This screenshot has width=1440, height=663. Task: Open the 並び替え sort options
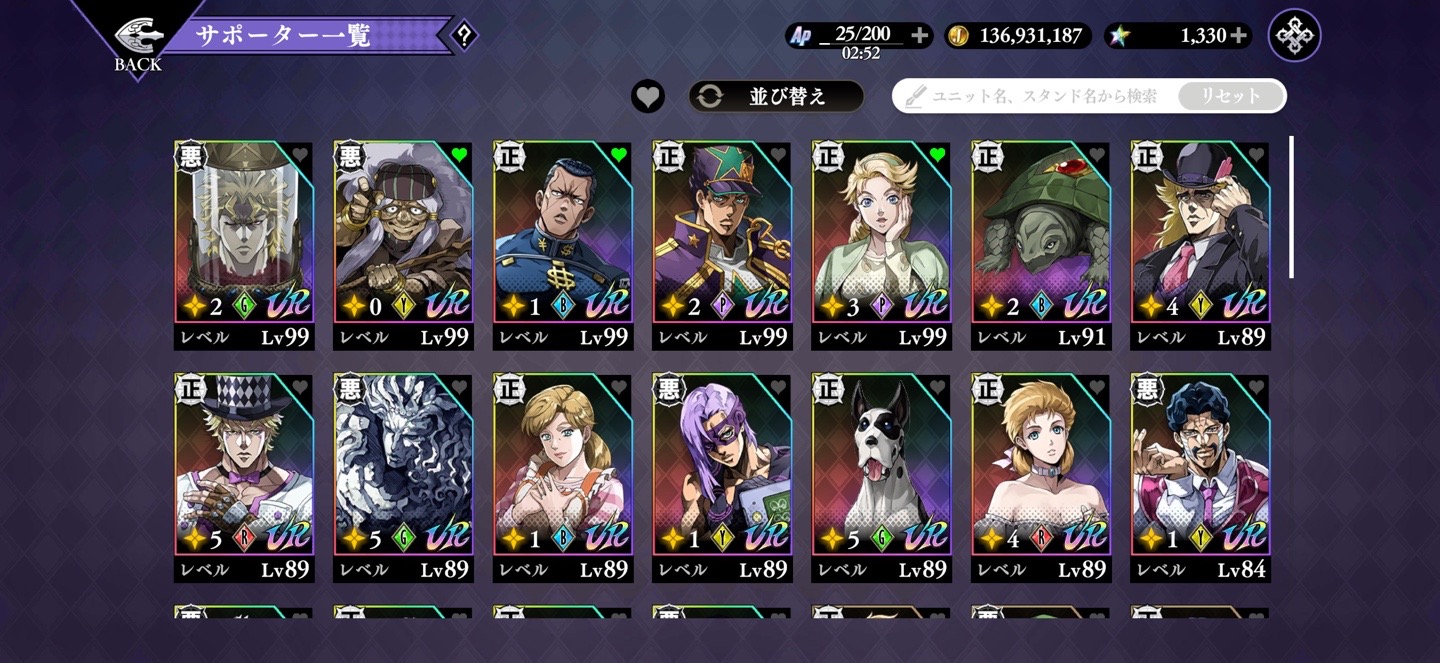coord(775,96)
